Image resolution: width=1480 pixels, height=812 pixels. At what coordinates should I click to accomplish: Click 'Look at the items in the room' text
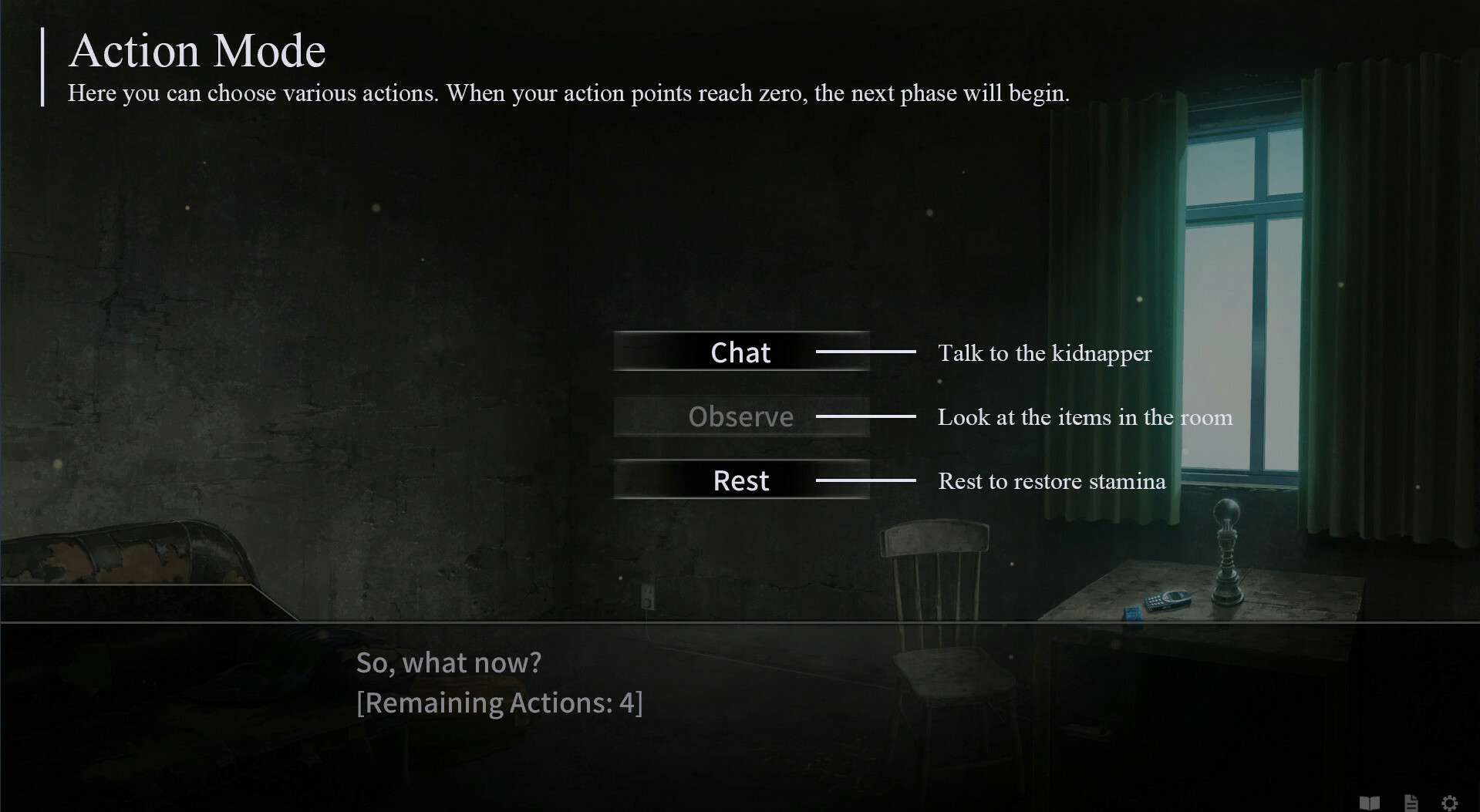(x=1085, y=417)
